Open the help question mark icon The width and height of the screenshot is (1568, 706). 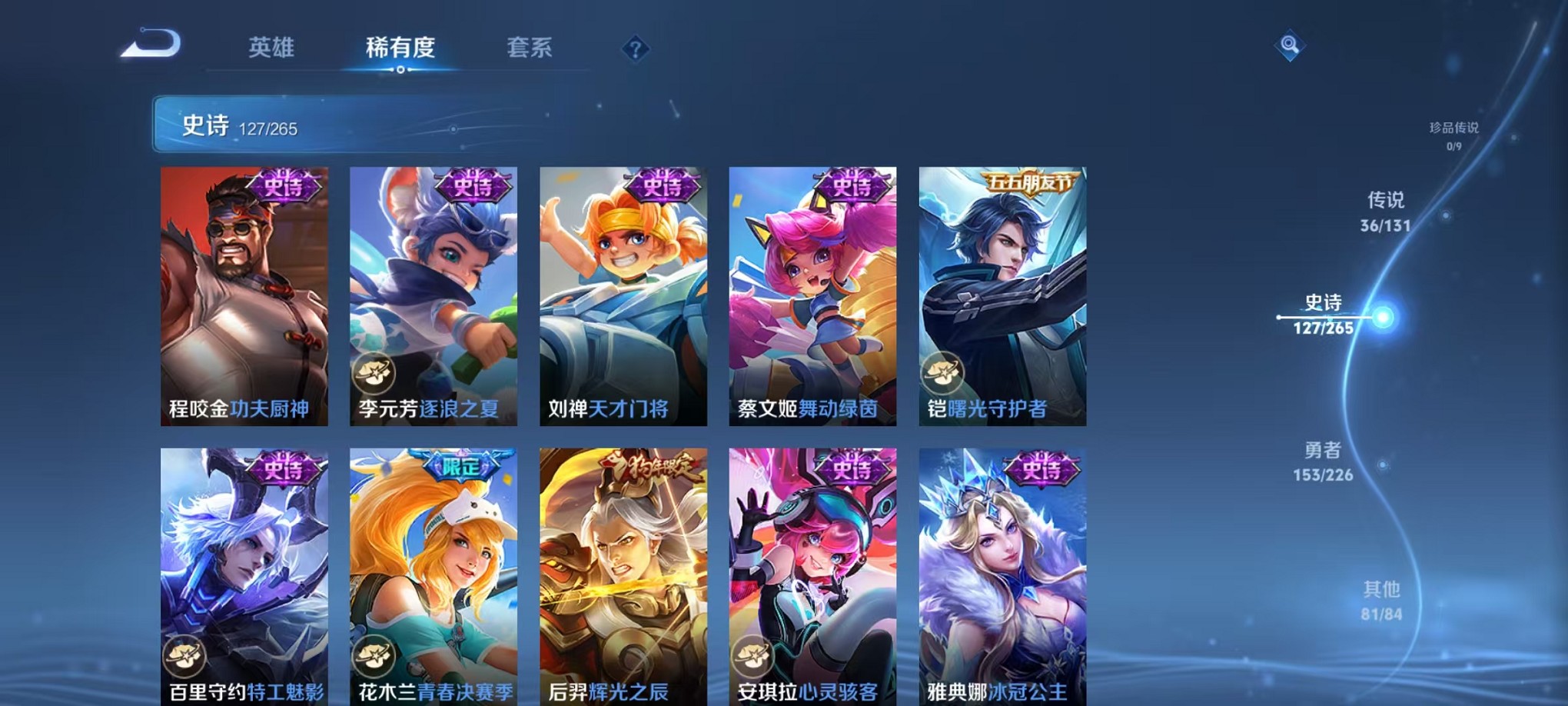635,49
